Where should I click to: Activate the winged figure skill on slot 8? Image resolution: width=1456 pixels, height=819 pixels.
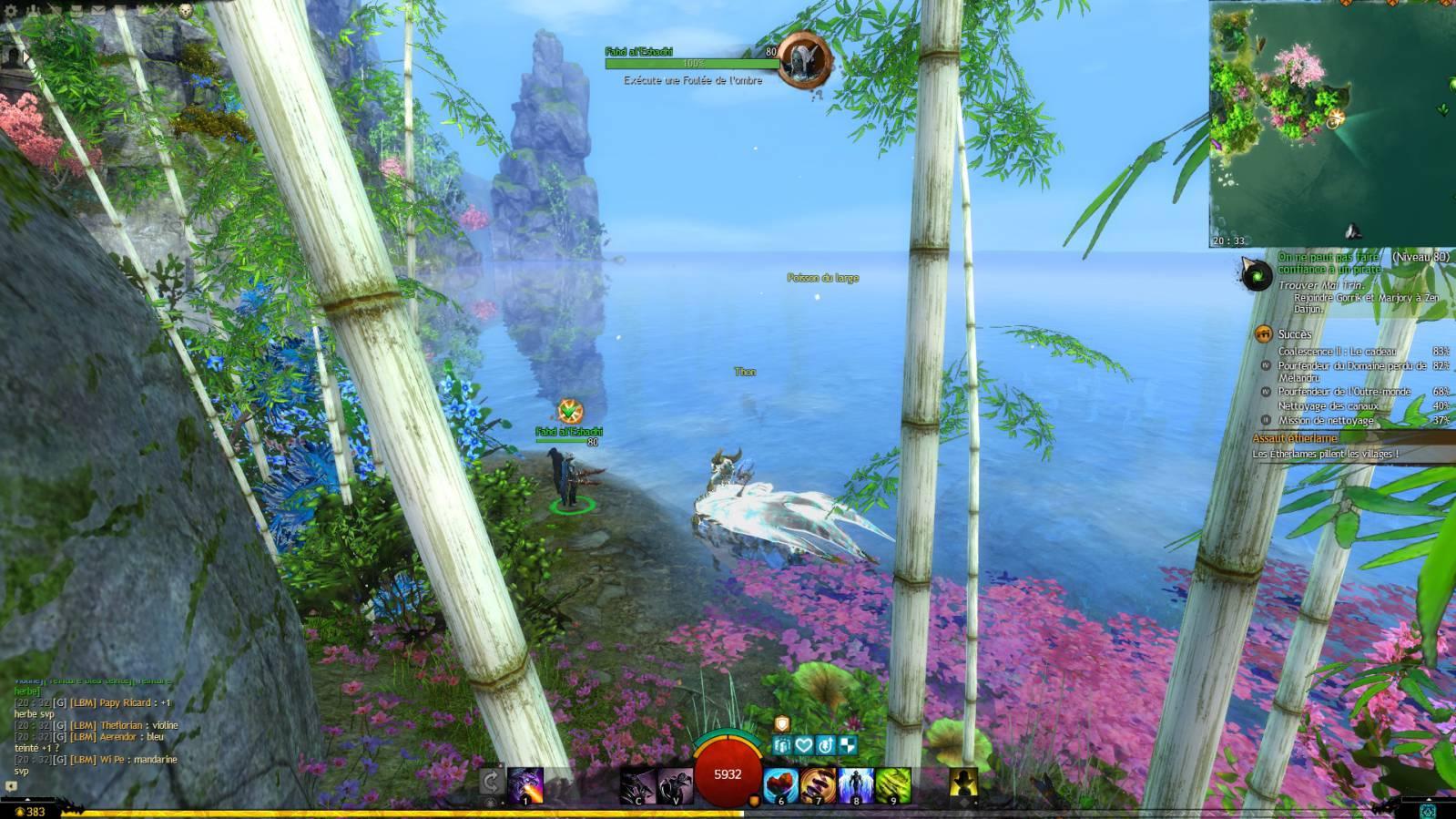pyautogui.click(x=855, y=785)
